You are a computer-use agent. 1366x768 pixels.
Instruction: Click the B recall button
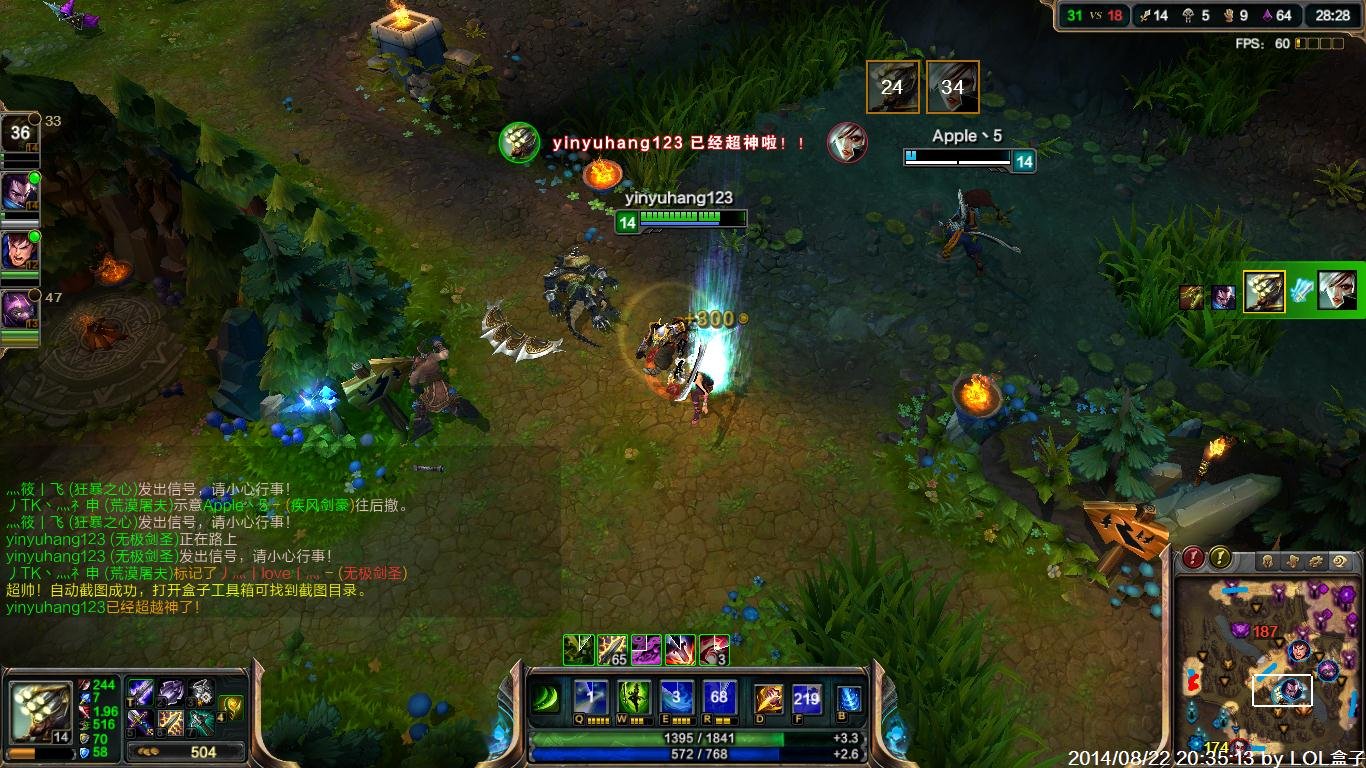point(848,698)
